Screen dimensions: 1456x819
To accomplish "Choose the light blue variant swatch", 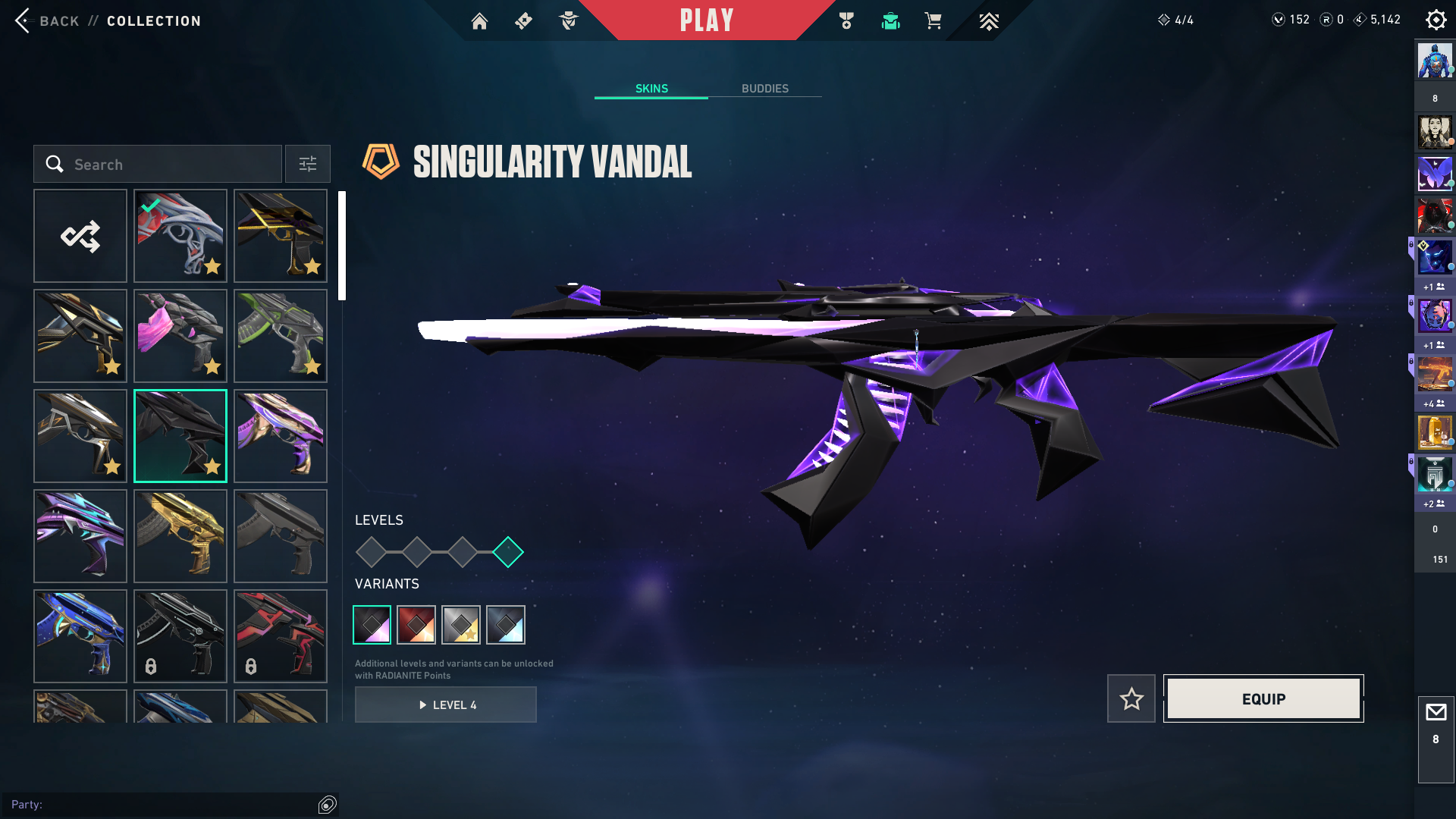I will click(x=506, y=625).
